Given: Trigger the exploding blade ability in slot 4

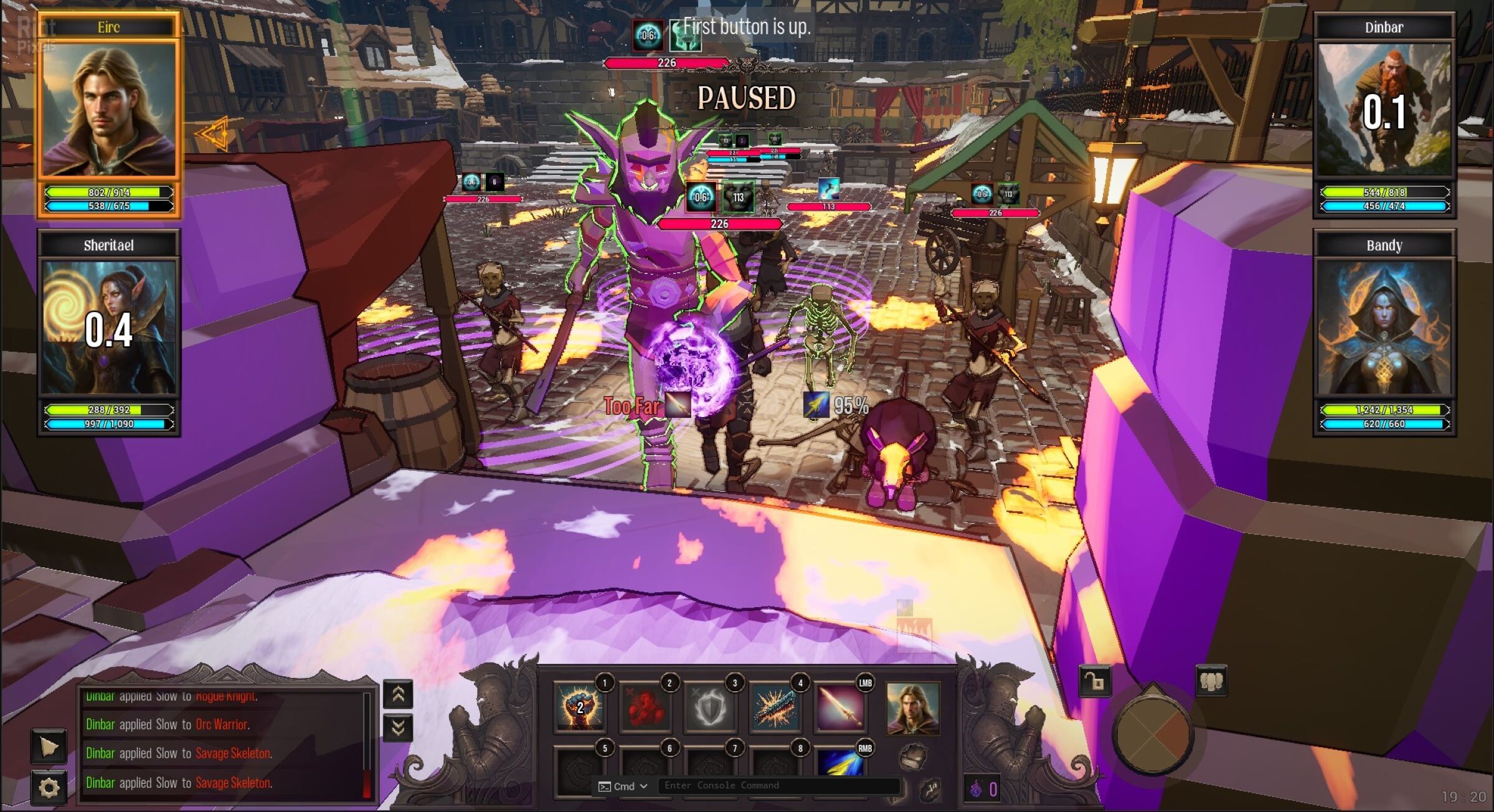Looking at the screenshot, I should 775,707.
